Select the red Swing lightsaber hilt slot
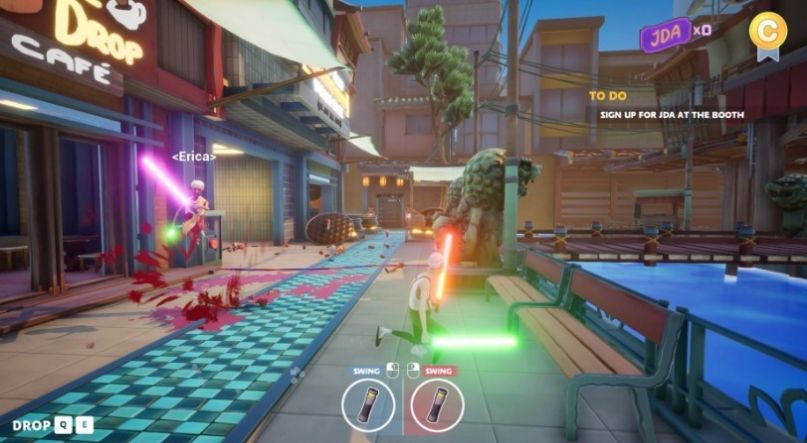Image resolution: width=807 pixels, height=443 pixels. pos(437,406)
